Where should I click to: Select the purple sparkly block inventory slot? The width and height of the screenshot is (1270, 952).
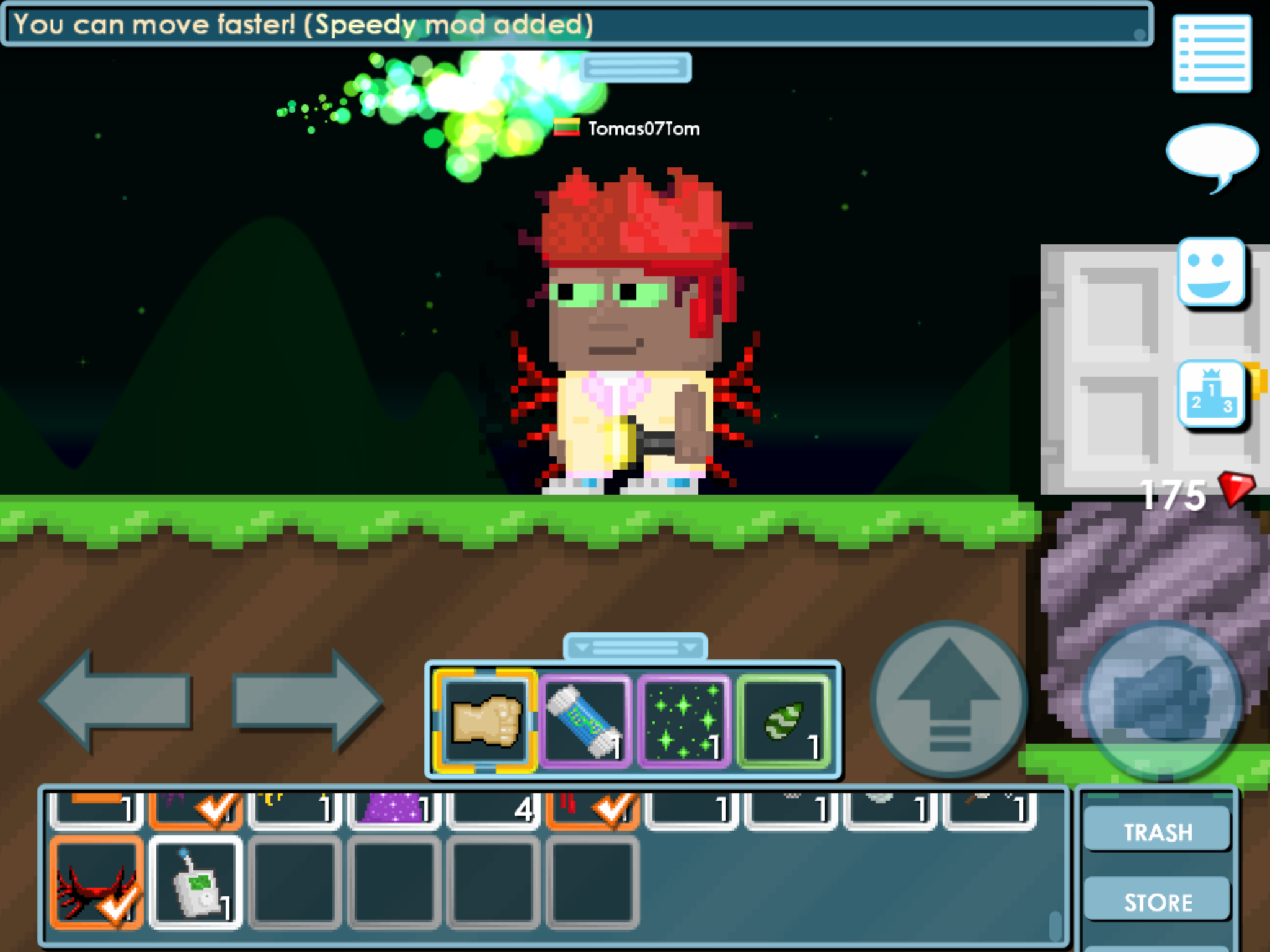tap(394, 809)
